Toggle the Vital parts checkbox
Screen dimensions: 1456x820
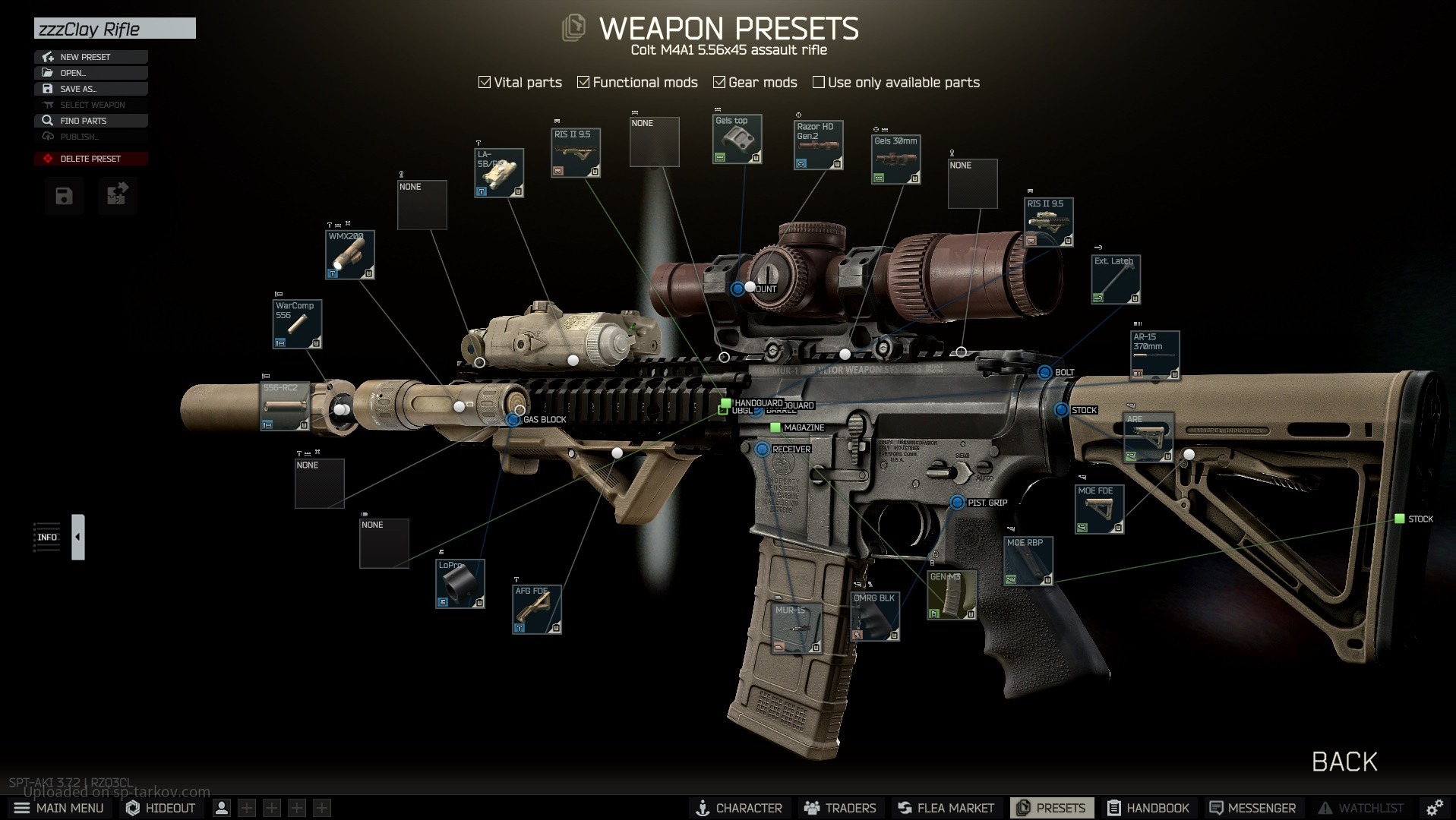pyautogui.click(x=485, y=82)
